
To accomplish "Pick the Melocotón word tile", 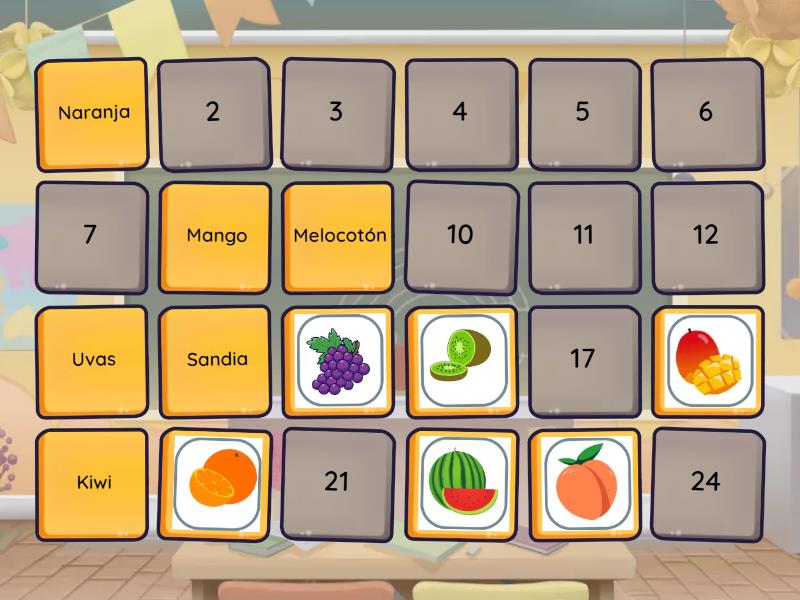I will point(339,236).
